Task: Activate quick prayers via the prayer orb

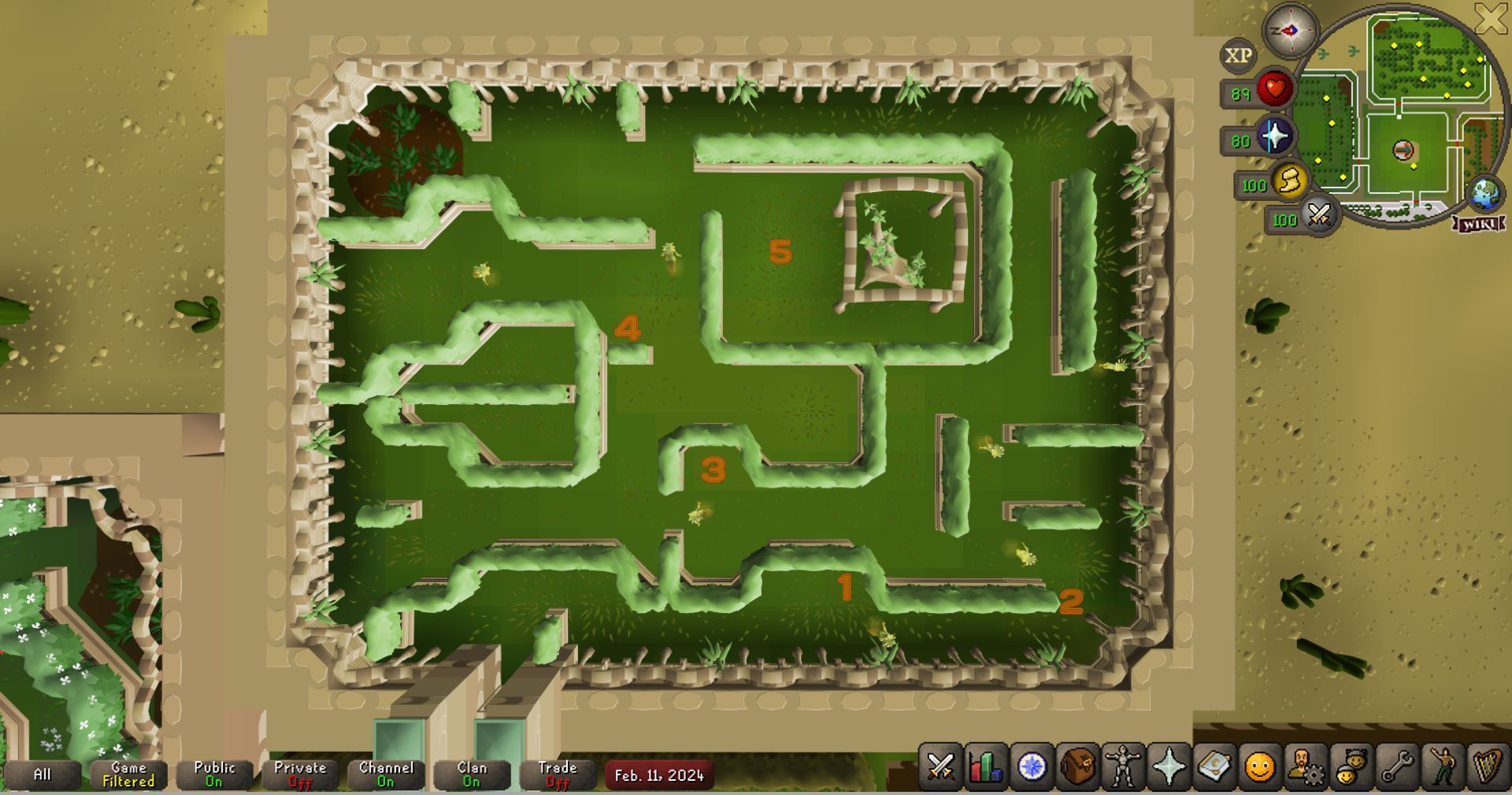Action: tap(1274, 137)
